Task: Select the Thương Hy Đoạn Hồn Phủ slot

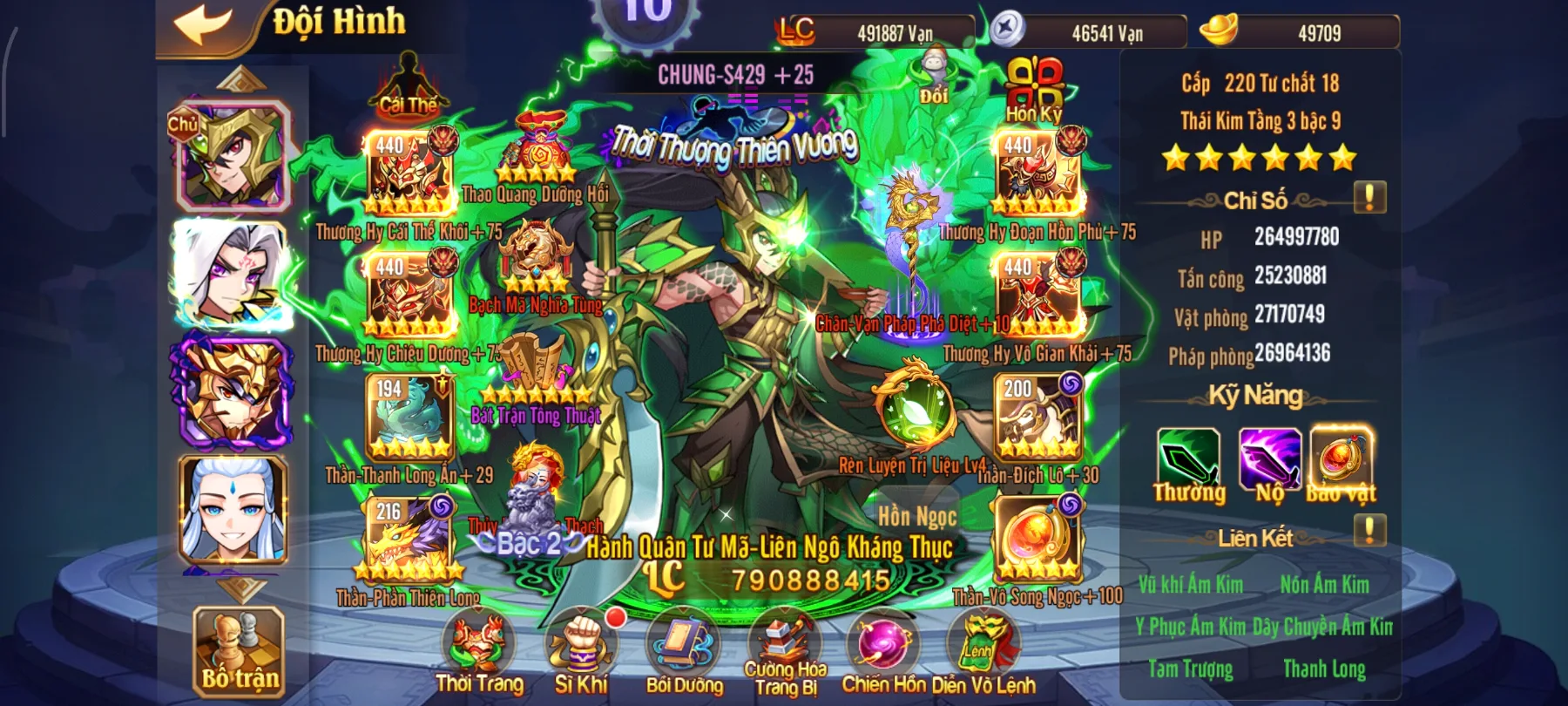Action: [1038, 173]
